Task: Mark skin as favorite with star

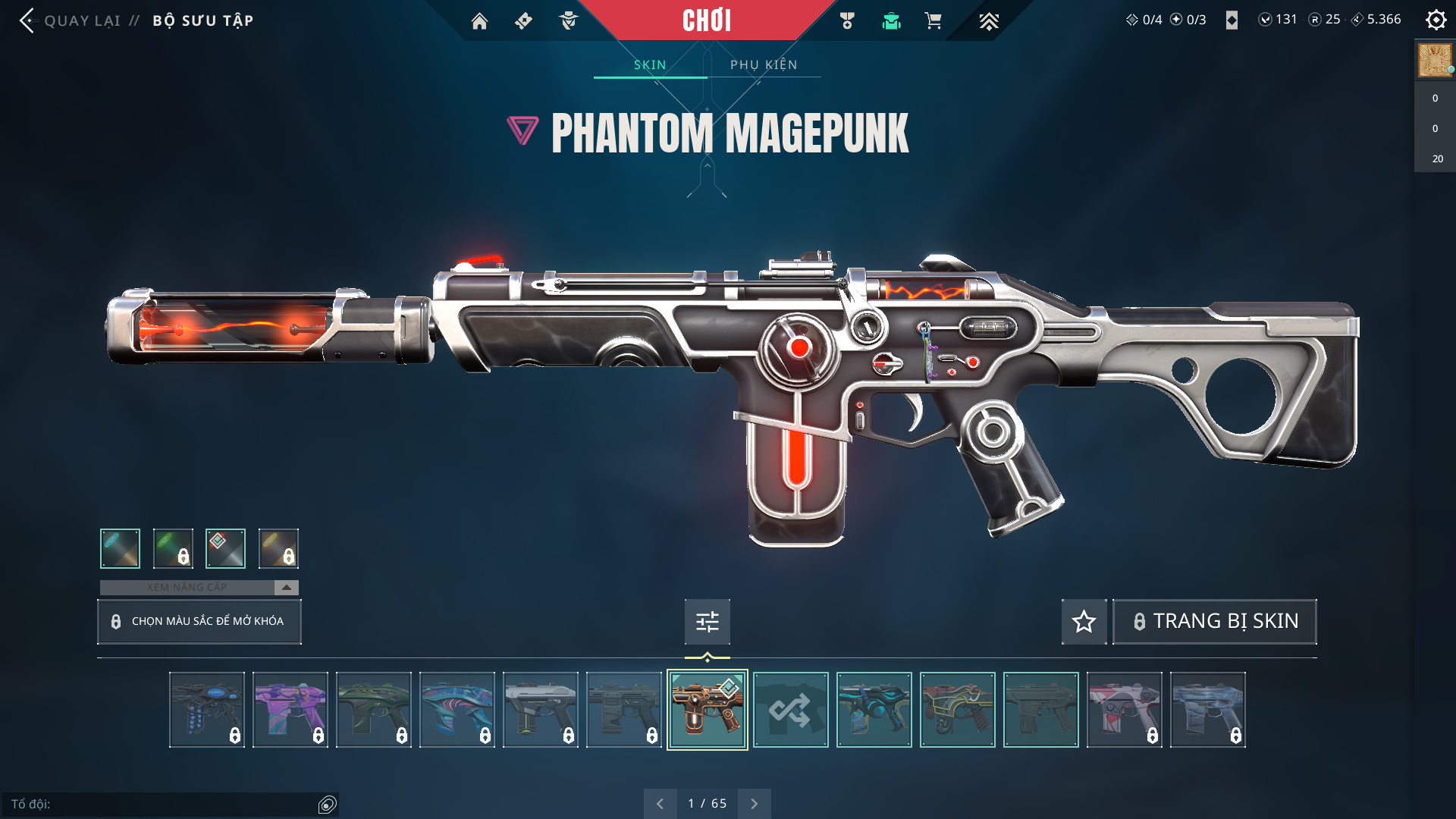Action: 1084,622
